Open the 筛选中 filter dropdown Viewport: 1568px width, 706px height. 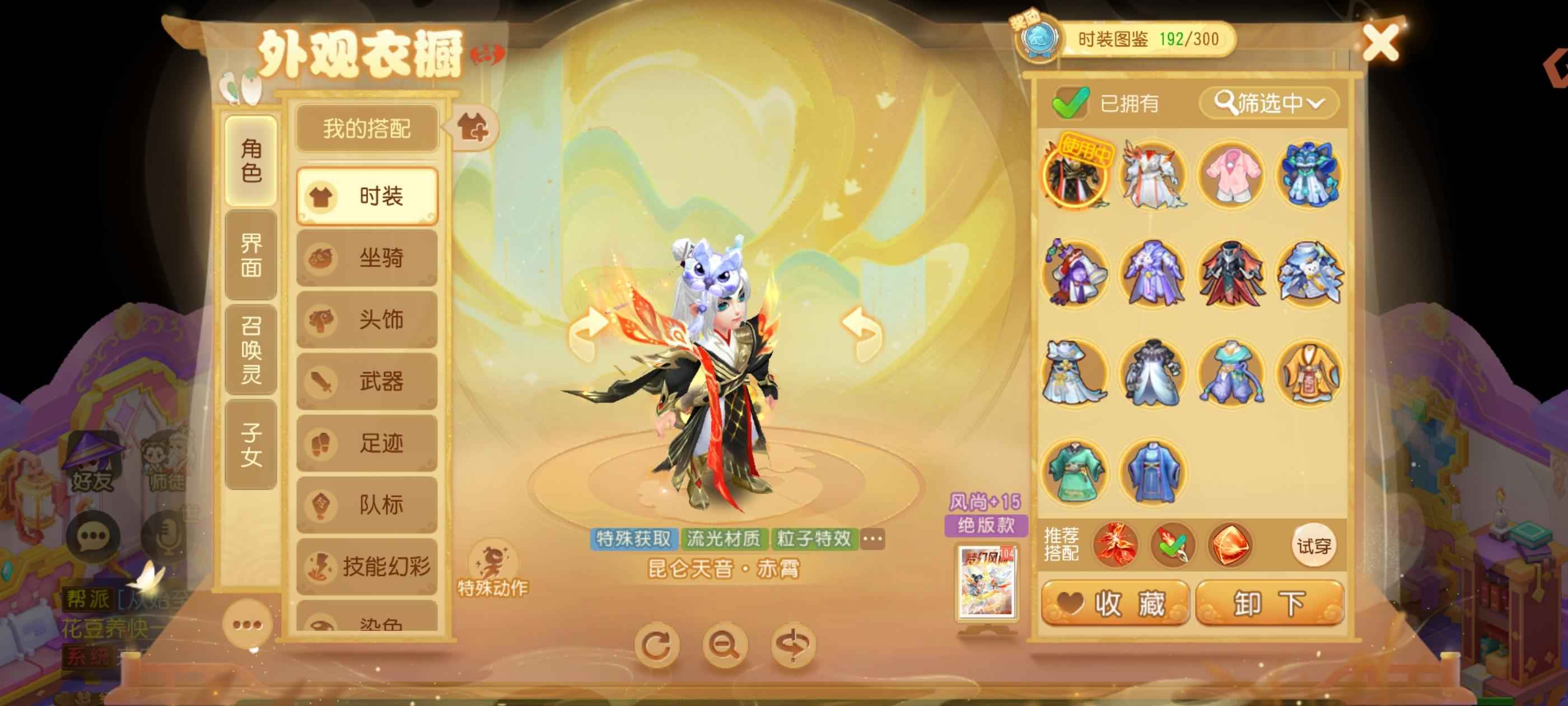pyautogui.click(x=1268, y=103)
